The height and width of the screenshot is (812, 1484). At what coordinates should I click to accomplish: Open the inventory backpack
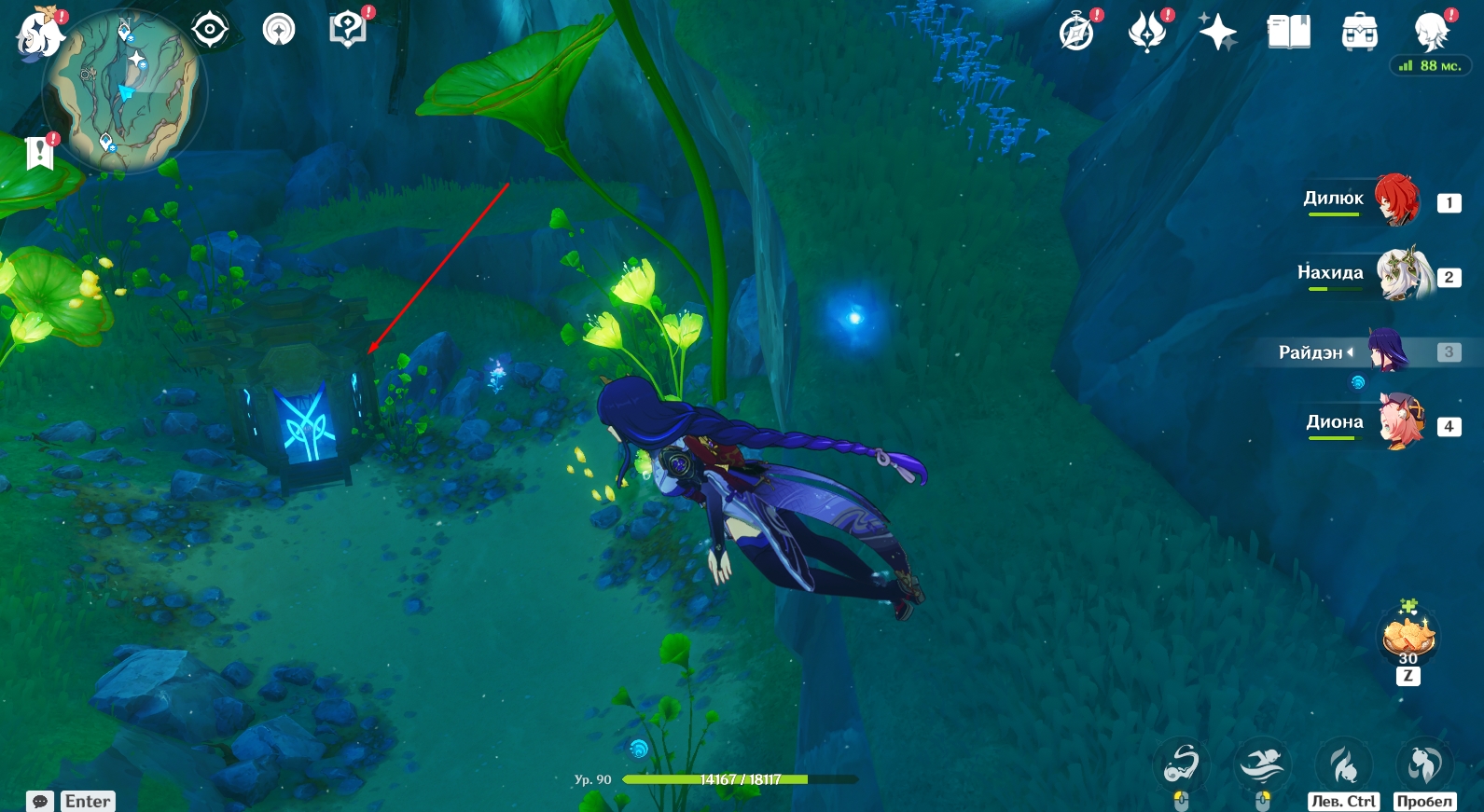(1359, 34)
